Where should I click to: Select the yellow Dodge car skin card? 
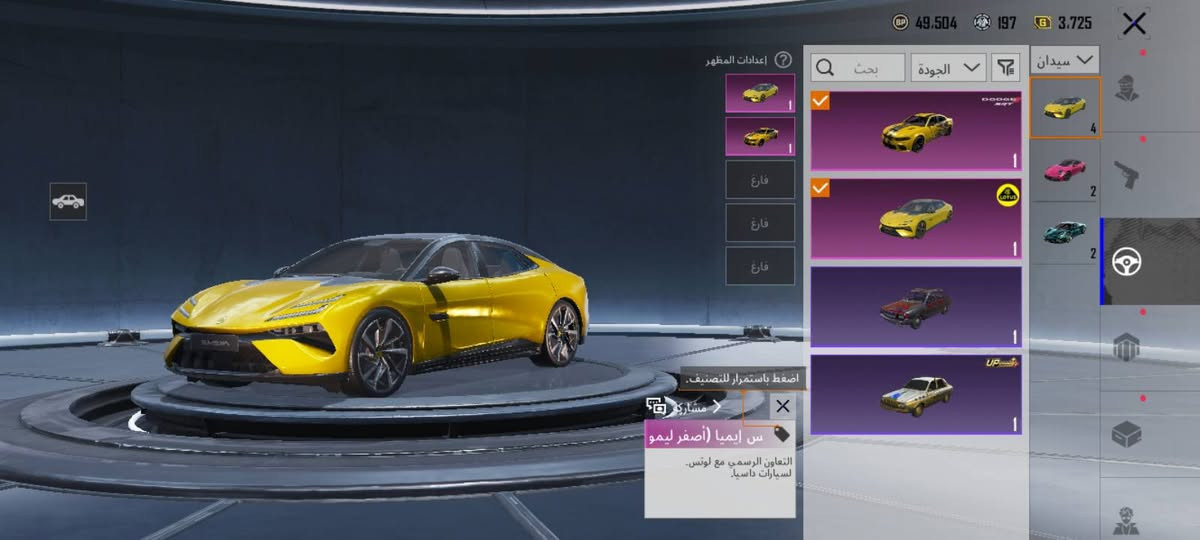point(915,131)
